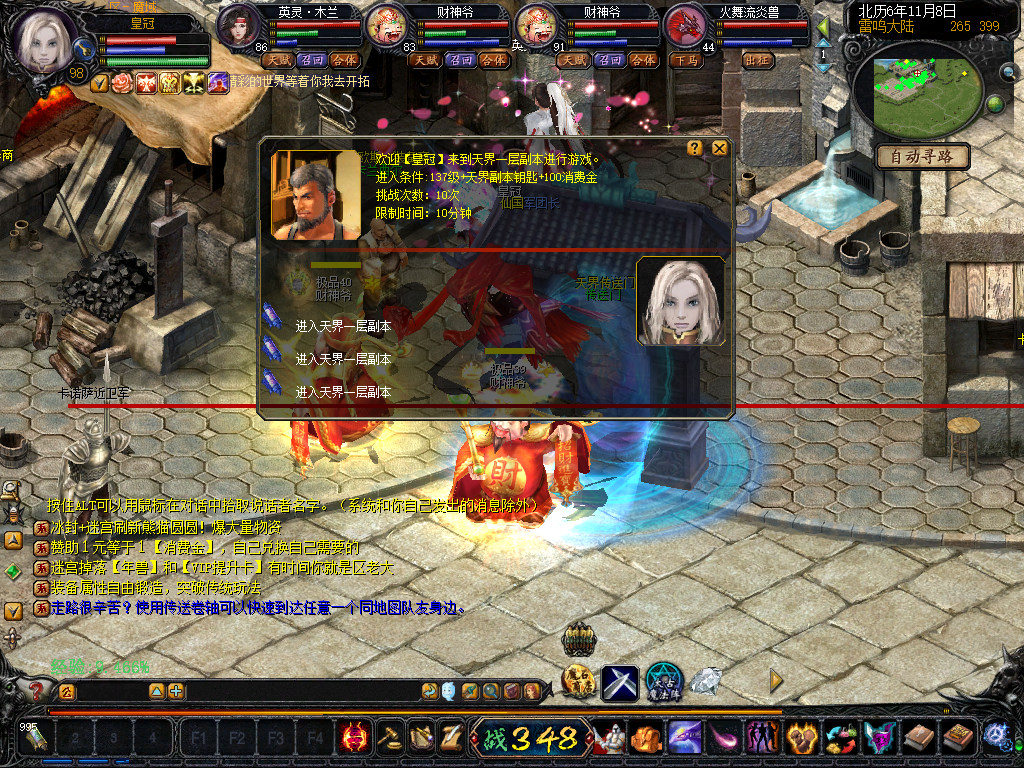Close the dungeon dialog window
The height and width of the screenshot is (768, 1024).
tap(719, 149)
